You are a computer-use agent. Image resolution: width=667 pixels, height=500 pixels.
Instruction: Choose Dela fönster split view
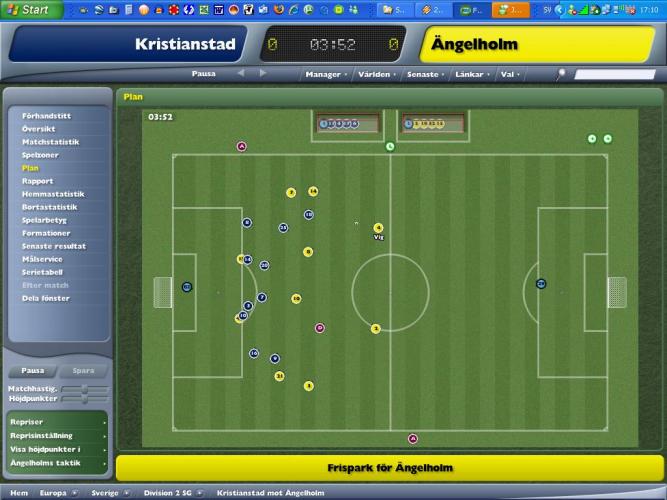[46, 298]
